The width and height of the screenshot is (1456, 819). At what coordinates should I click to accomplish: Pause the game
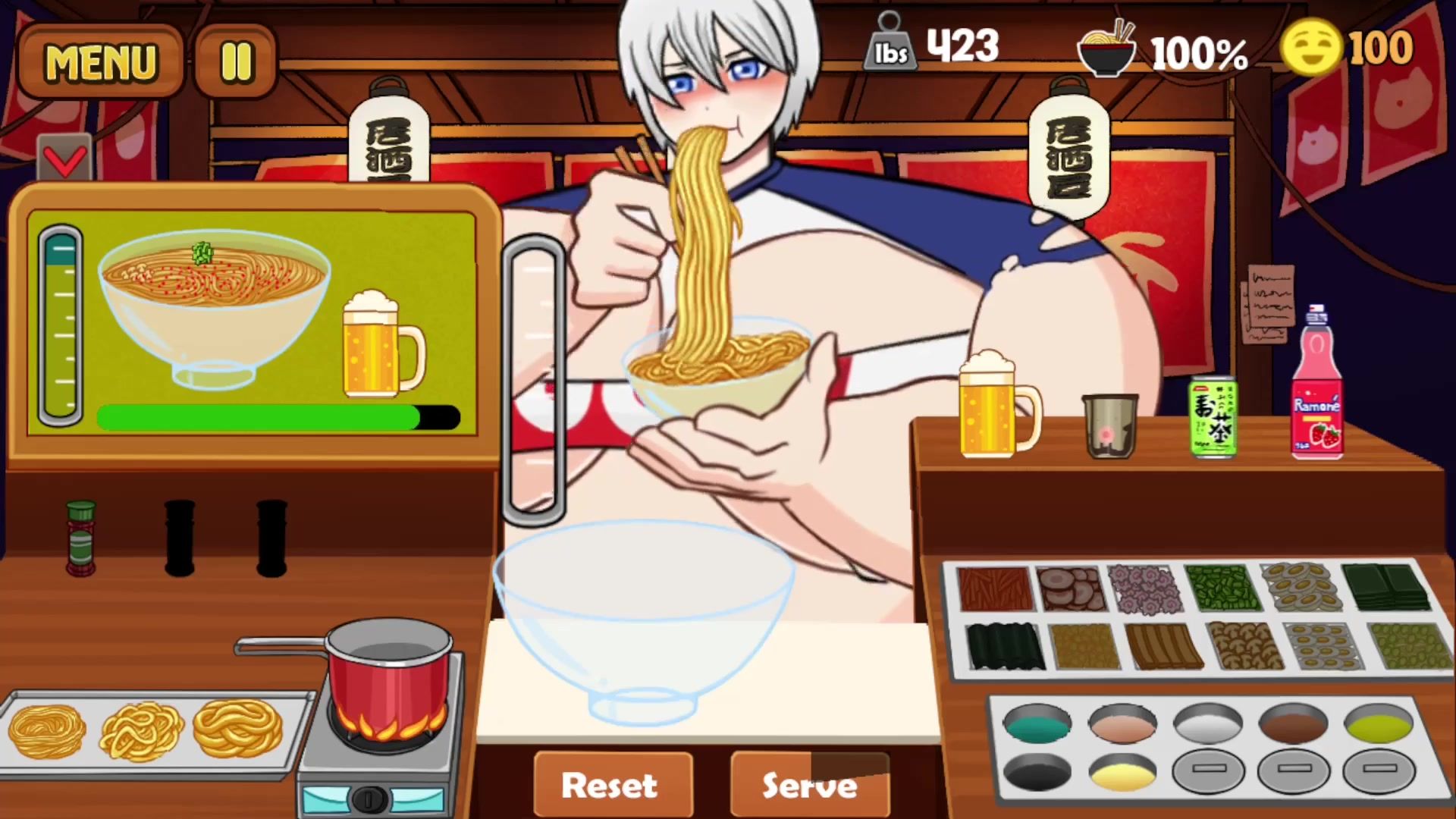click(x=236, y=61)
